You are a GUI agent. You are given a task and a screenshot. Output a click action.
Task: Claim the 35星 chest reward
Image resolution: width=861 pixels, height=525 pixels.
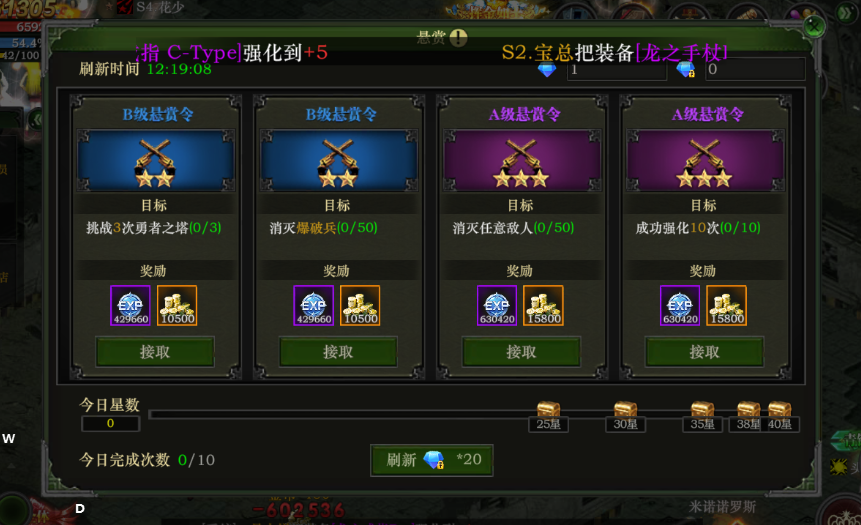pos(702,411)
